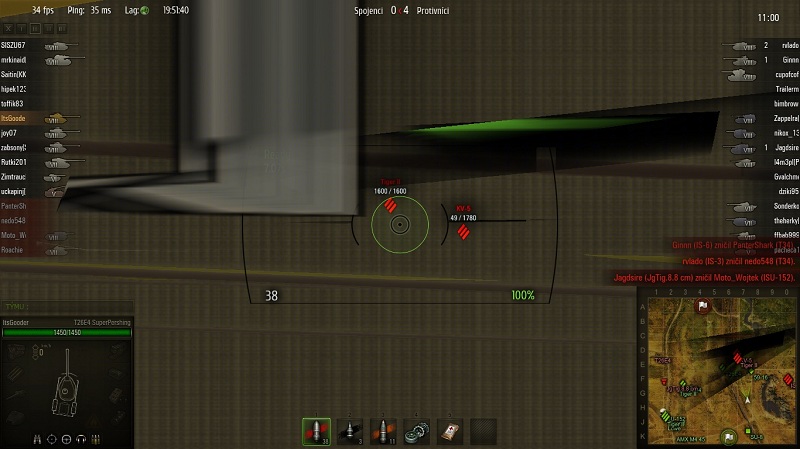Switch to the second shell type slot
800x449 pixels.
click(350, 431)
